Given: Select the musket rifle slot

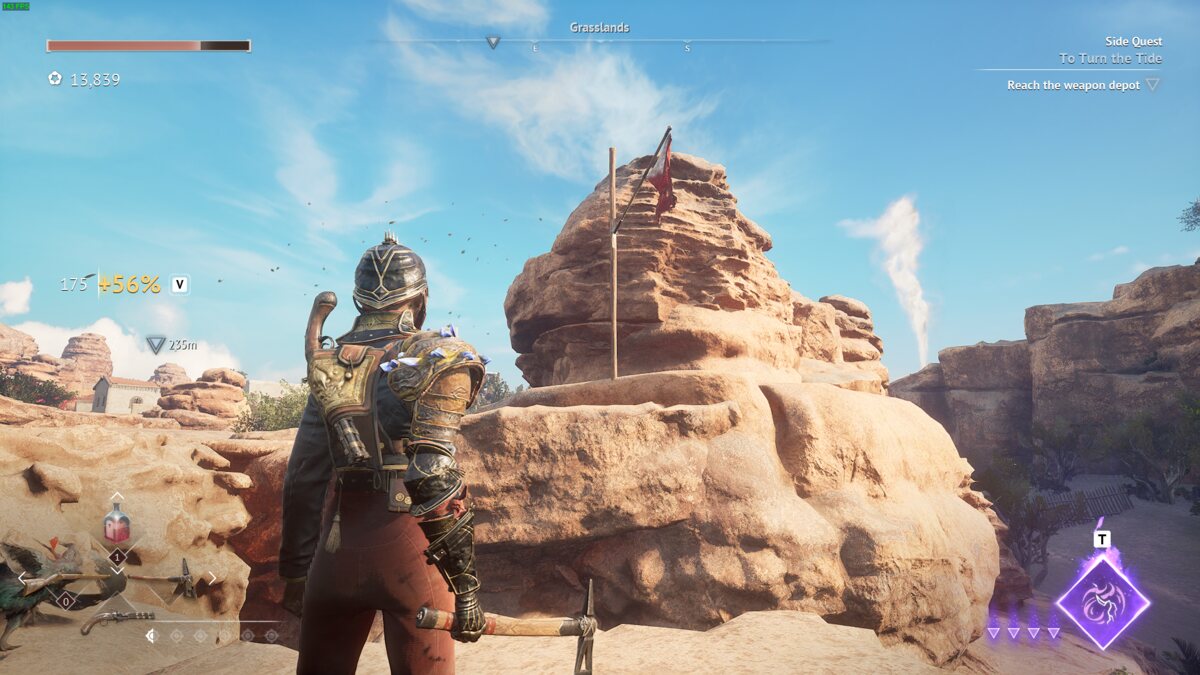Looking at the screenshot, I should [62, 580].
